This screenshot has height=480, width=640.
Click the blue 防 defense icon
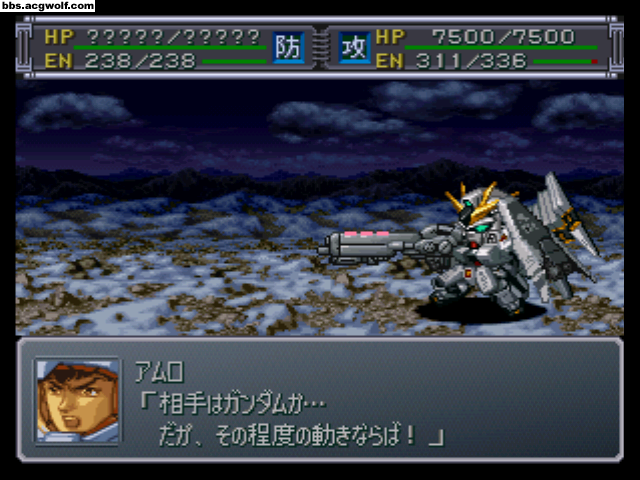[x=286, y=47]
